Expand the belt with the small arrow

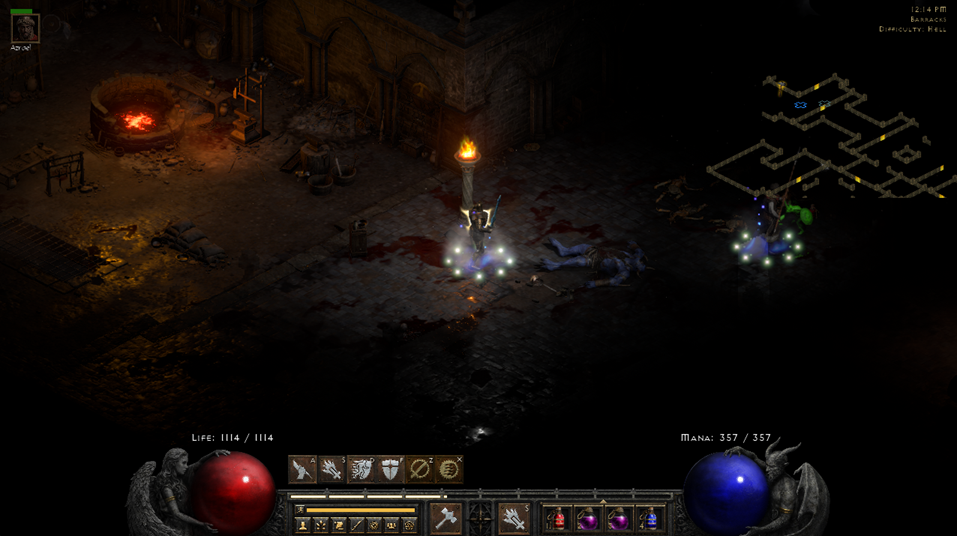point(603,502)
